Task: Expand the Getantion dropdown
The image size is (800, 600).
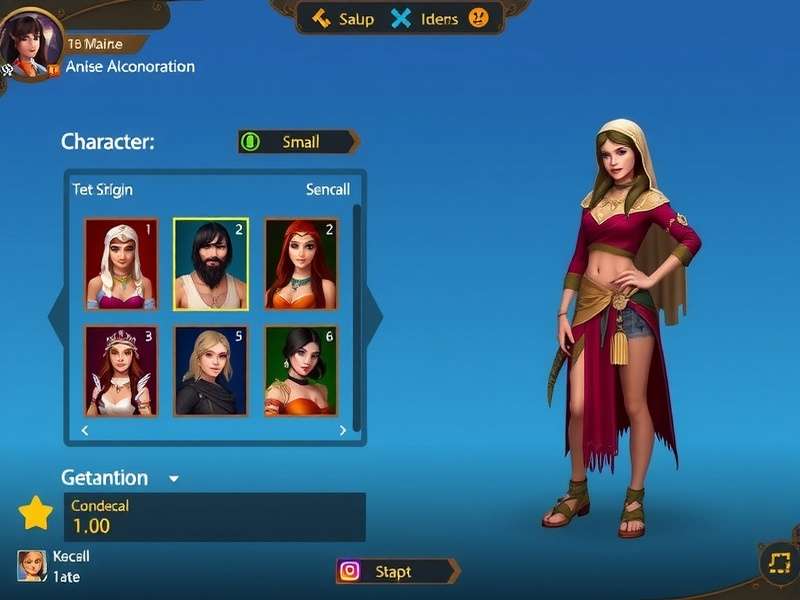Action: (x=174, y=479)
